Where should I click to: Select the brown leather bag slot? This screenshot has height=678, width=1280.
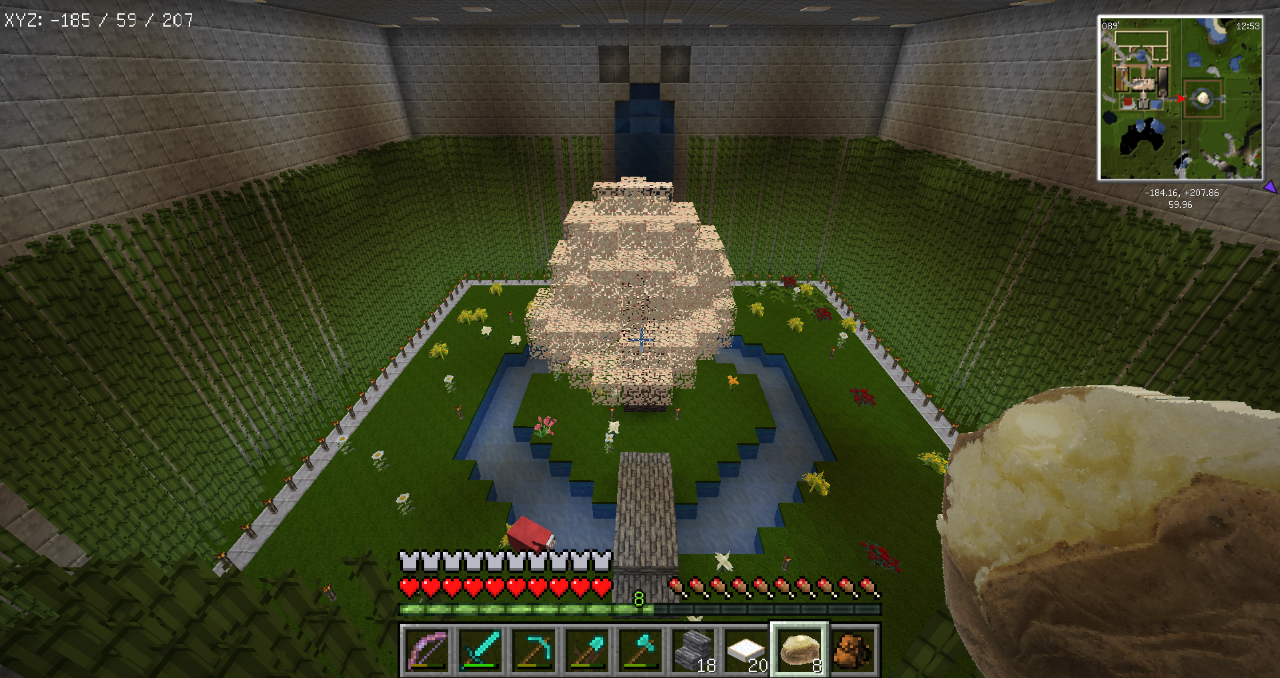click(852, 650)
